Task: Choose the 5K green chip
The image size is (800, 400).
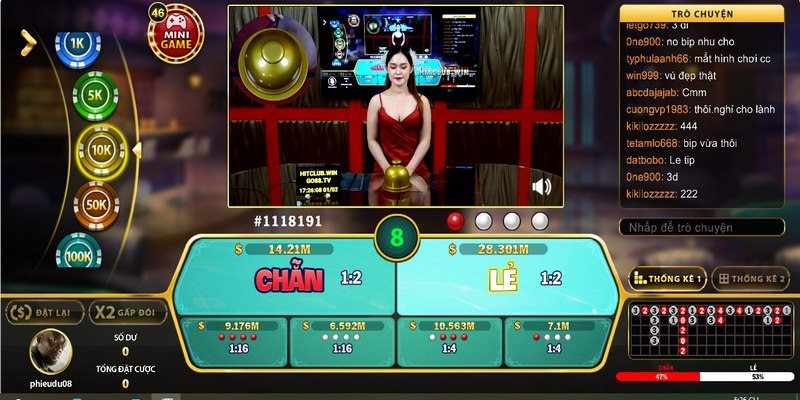Action: pyautogui.click(x=96, y=96)
